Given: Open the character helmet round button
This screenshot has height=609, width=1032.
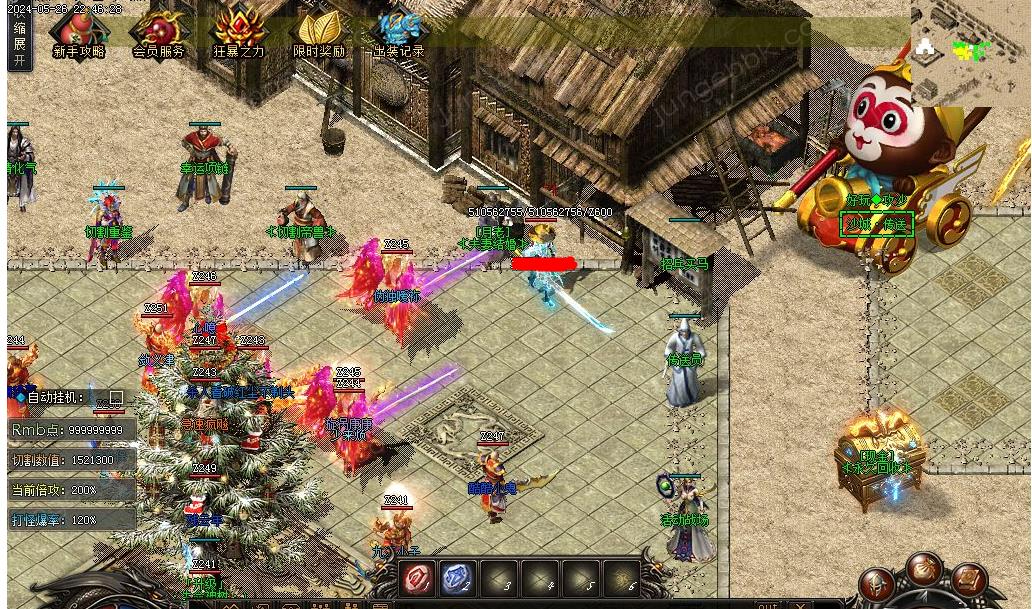Looking at the screenshot, I should click(x=877, y=586).
